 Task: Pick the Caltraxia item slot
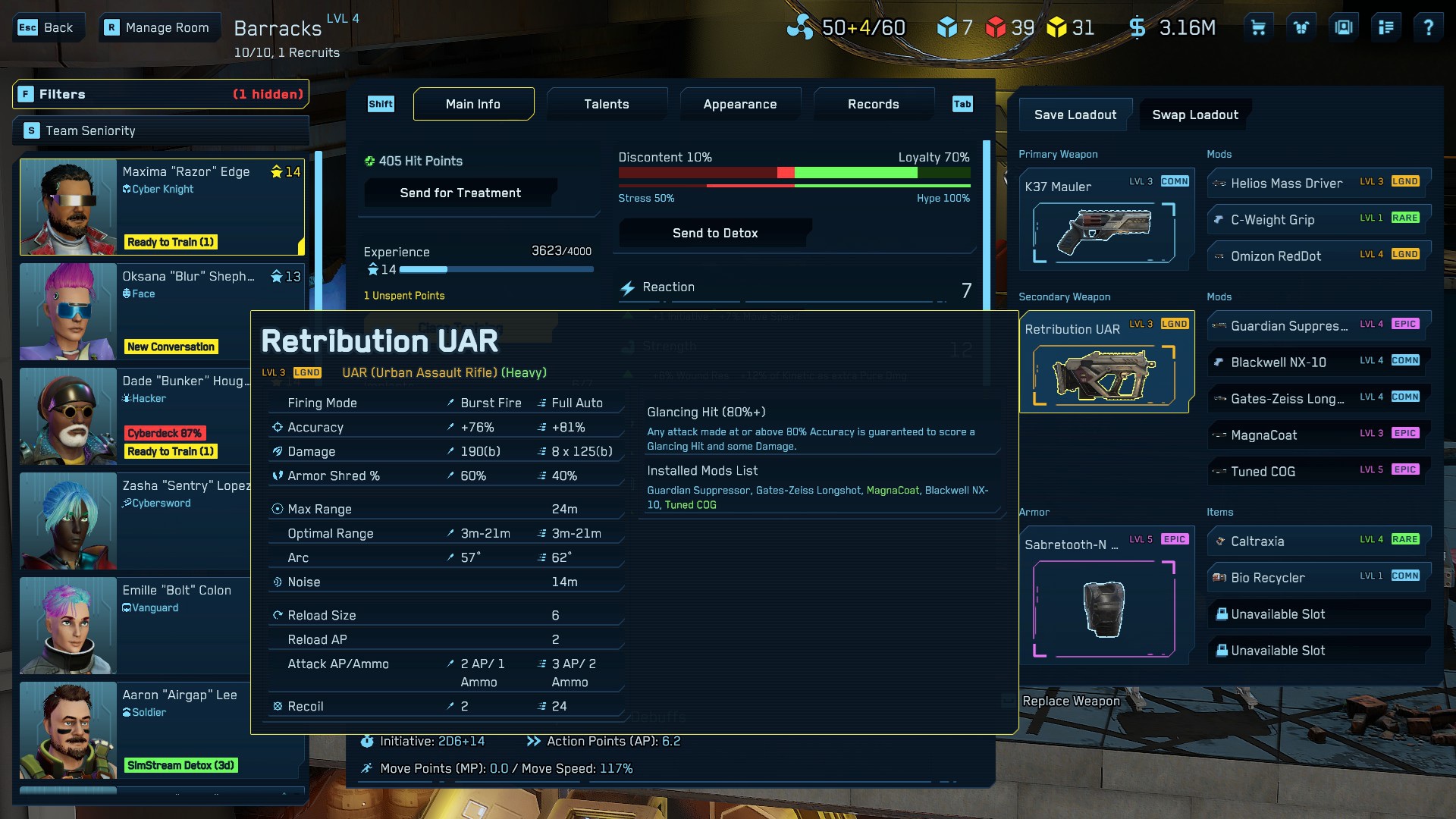[1318, 541]
